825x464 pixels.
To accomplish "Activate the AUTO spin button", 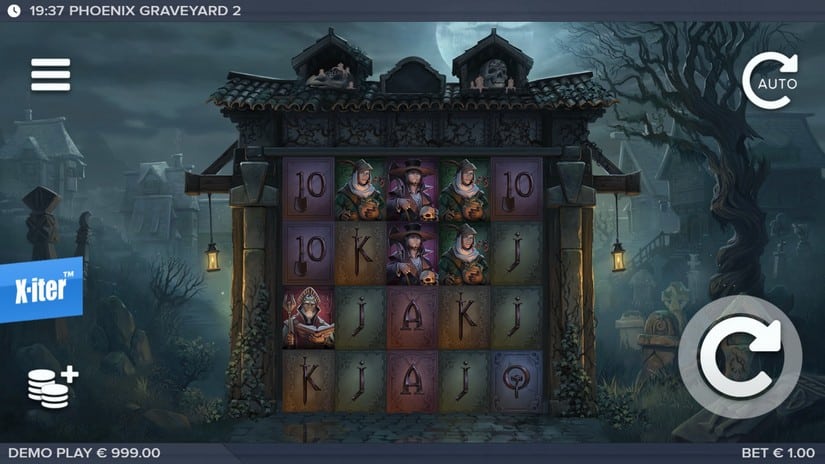I will pyautogui.click(x=770, y=79).
